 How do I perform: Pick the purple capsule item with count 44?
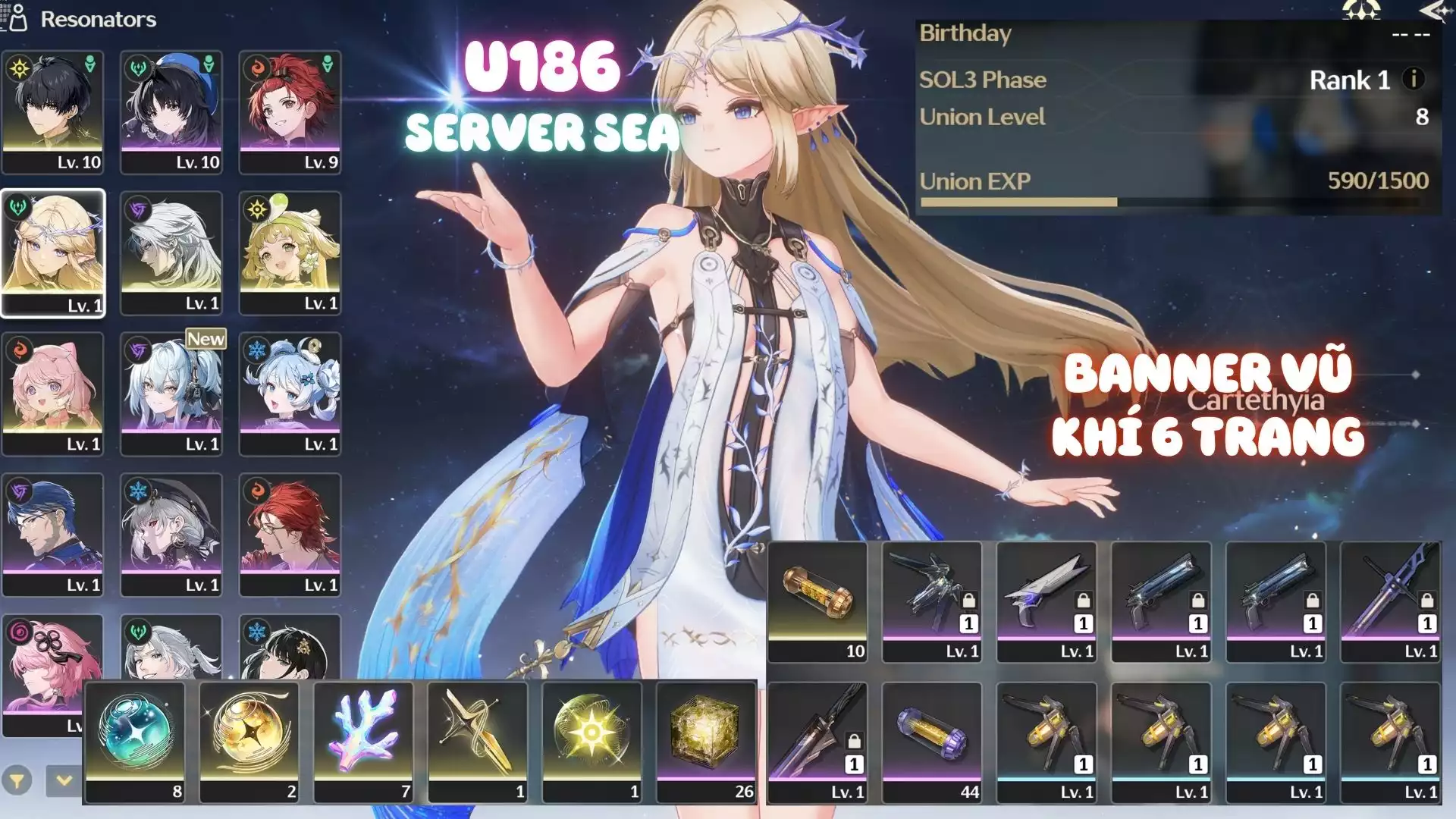(932, 742)
